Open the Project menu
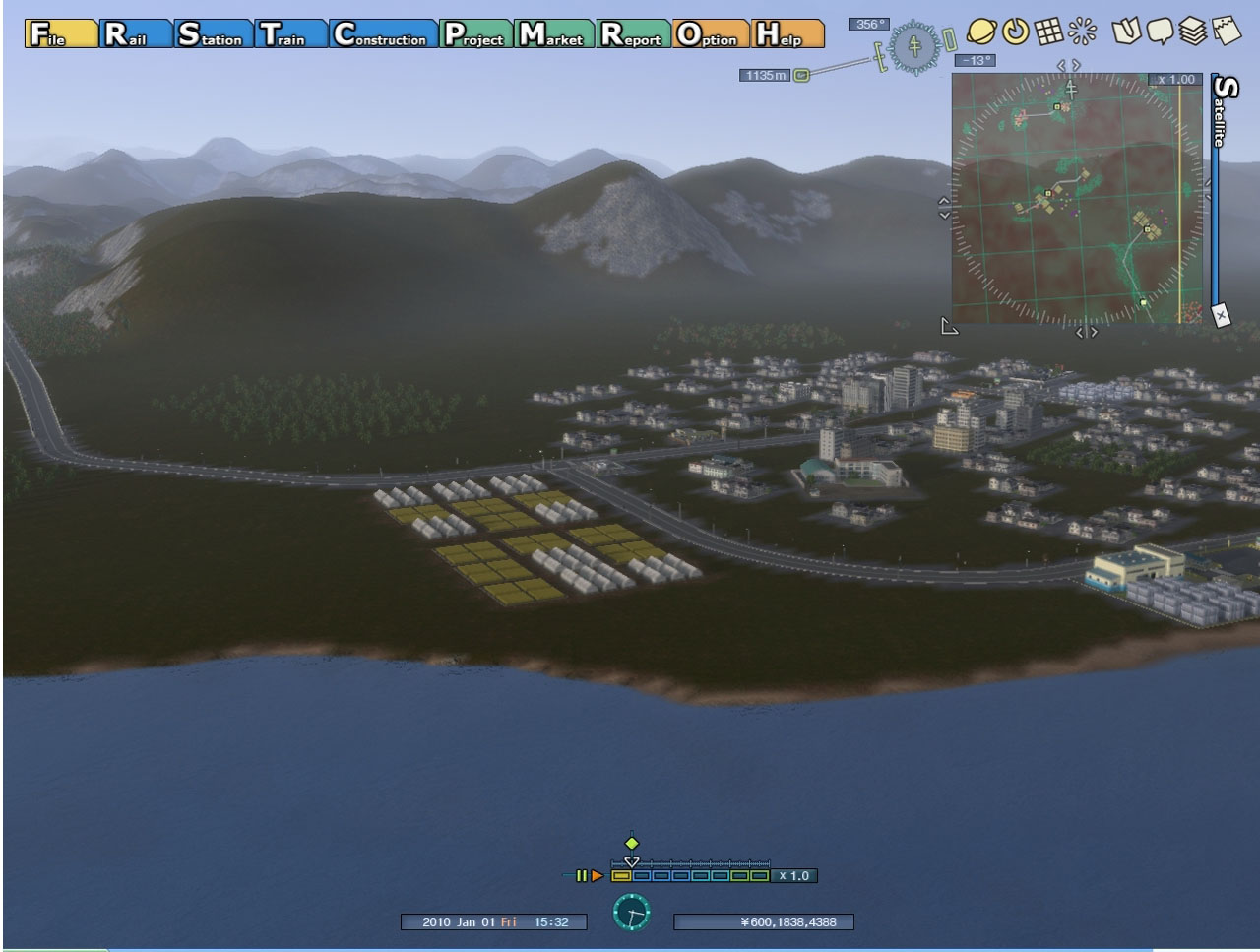The image size is (1260, 952). point(476,34)
